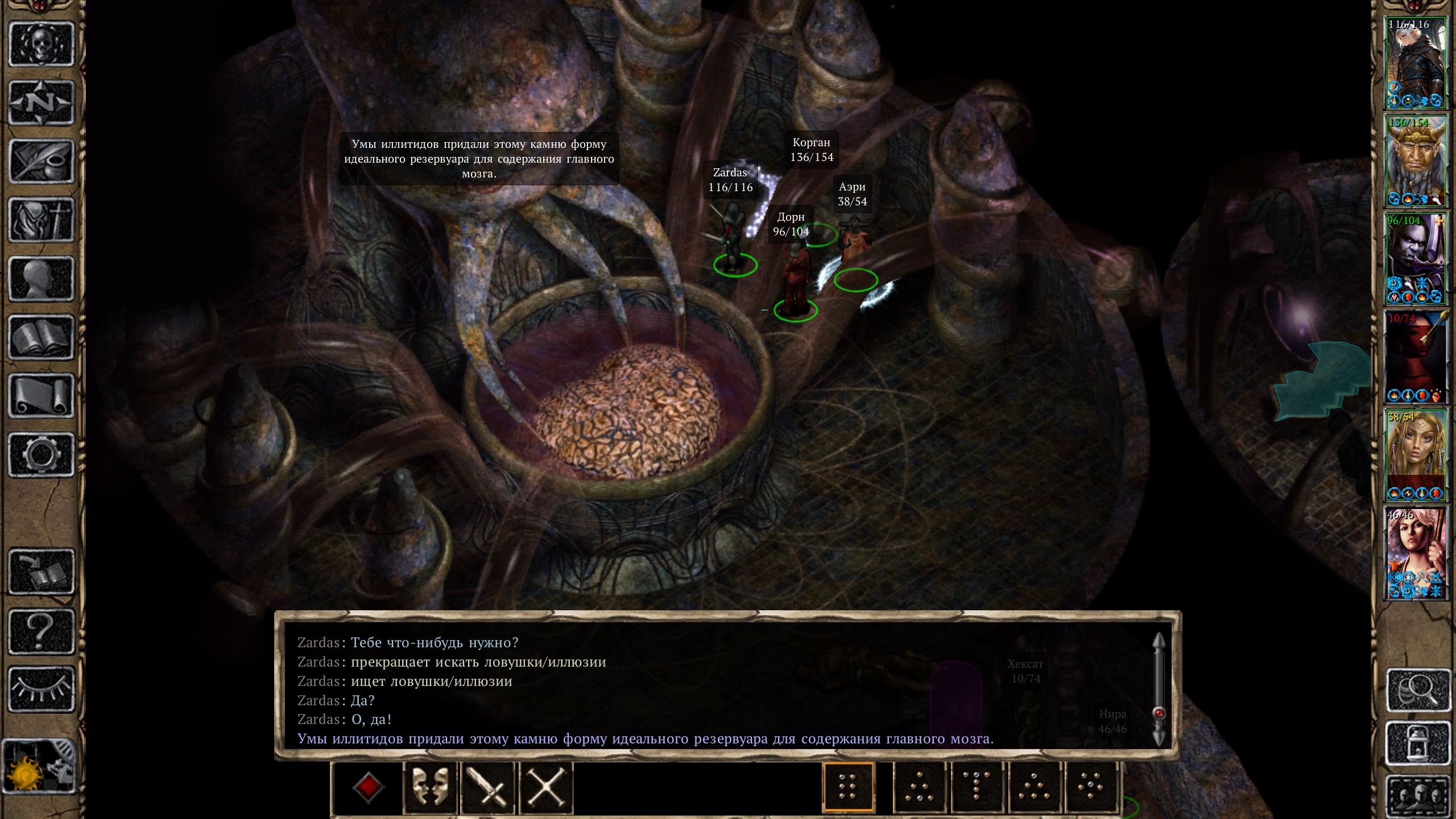Open the inventory screen button
Image resolution: width=1456 pixels, height=819 pixels.
tap(41, 220)
